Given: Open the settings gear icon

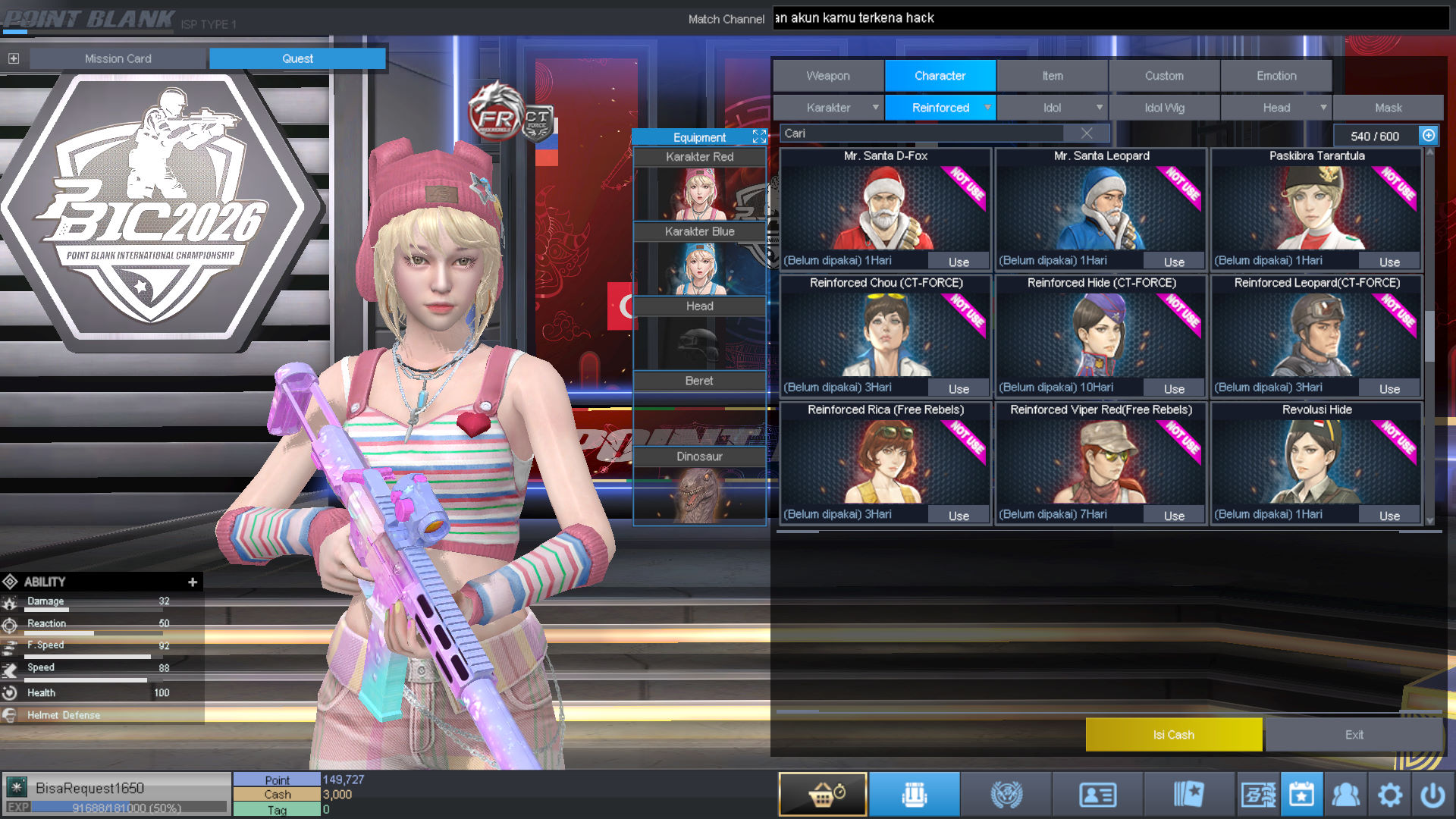Looking at the screenshot, I should (1390, 794).
